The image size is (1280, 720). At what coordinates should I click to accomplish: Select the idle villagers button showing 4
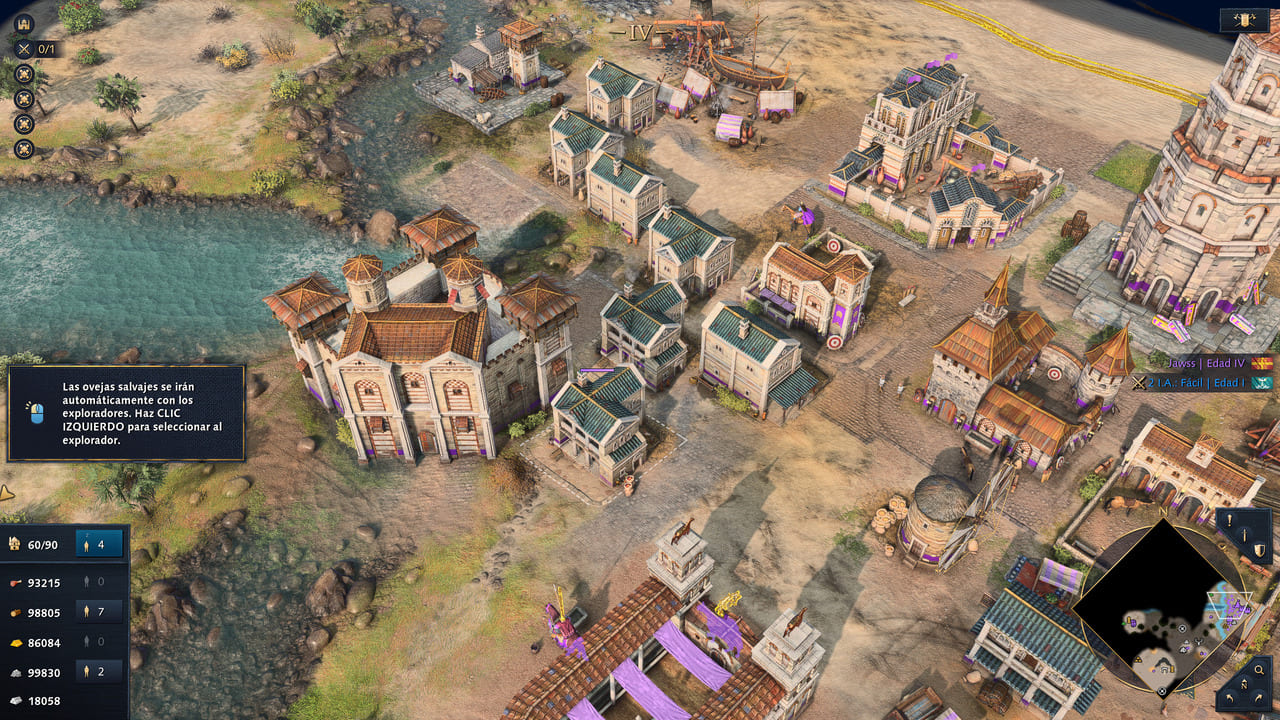(x=99, y=544)
